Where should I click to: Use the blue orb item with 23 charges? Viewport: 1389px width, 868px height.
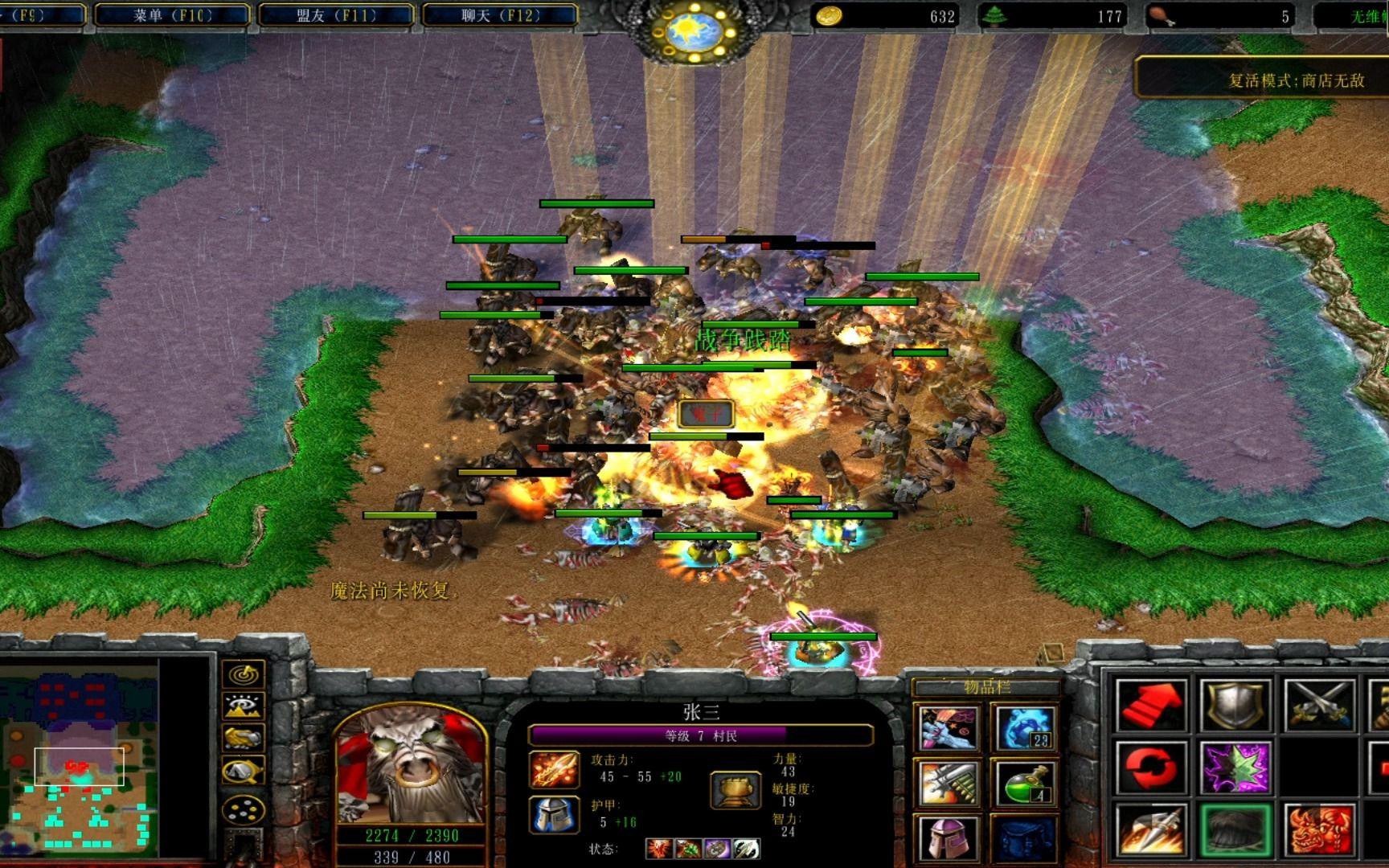coord(1025,728)
